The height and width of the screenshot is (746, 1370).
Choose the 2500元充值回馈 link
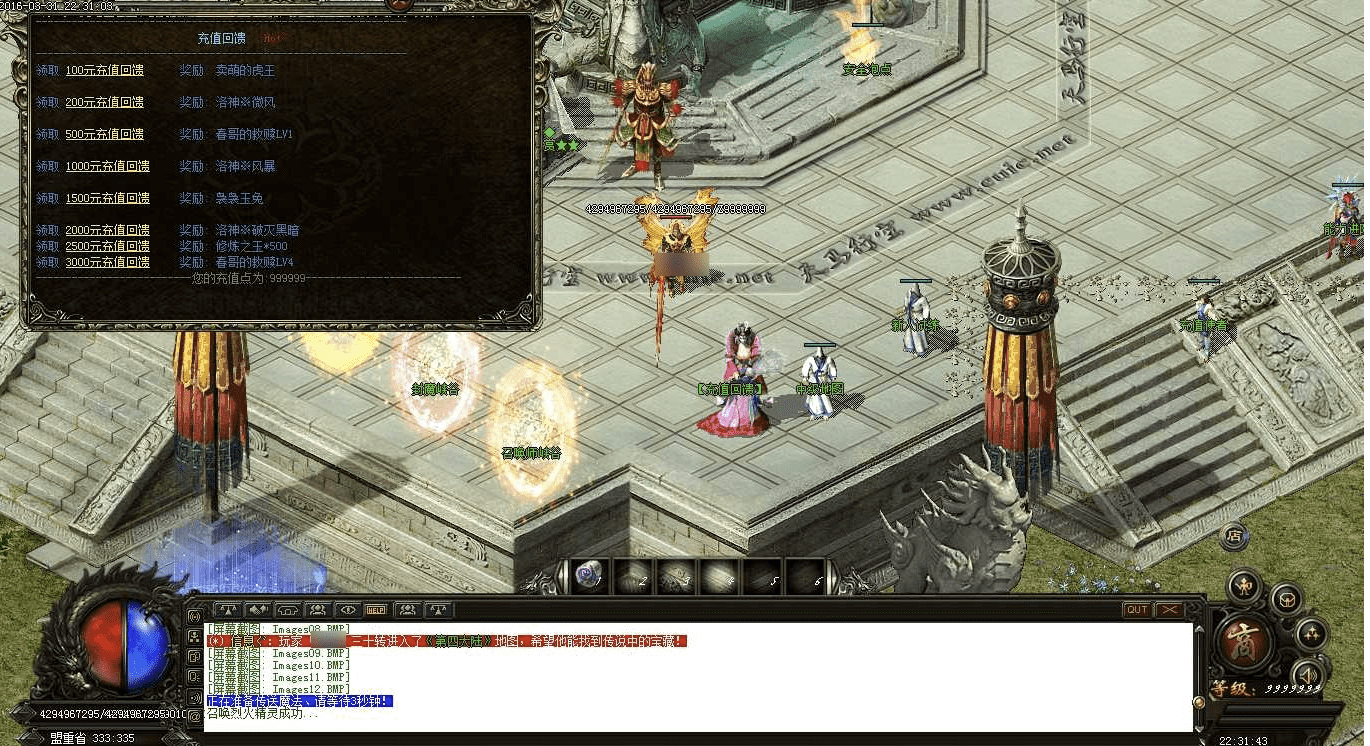click(x=107, y=247)
